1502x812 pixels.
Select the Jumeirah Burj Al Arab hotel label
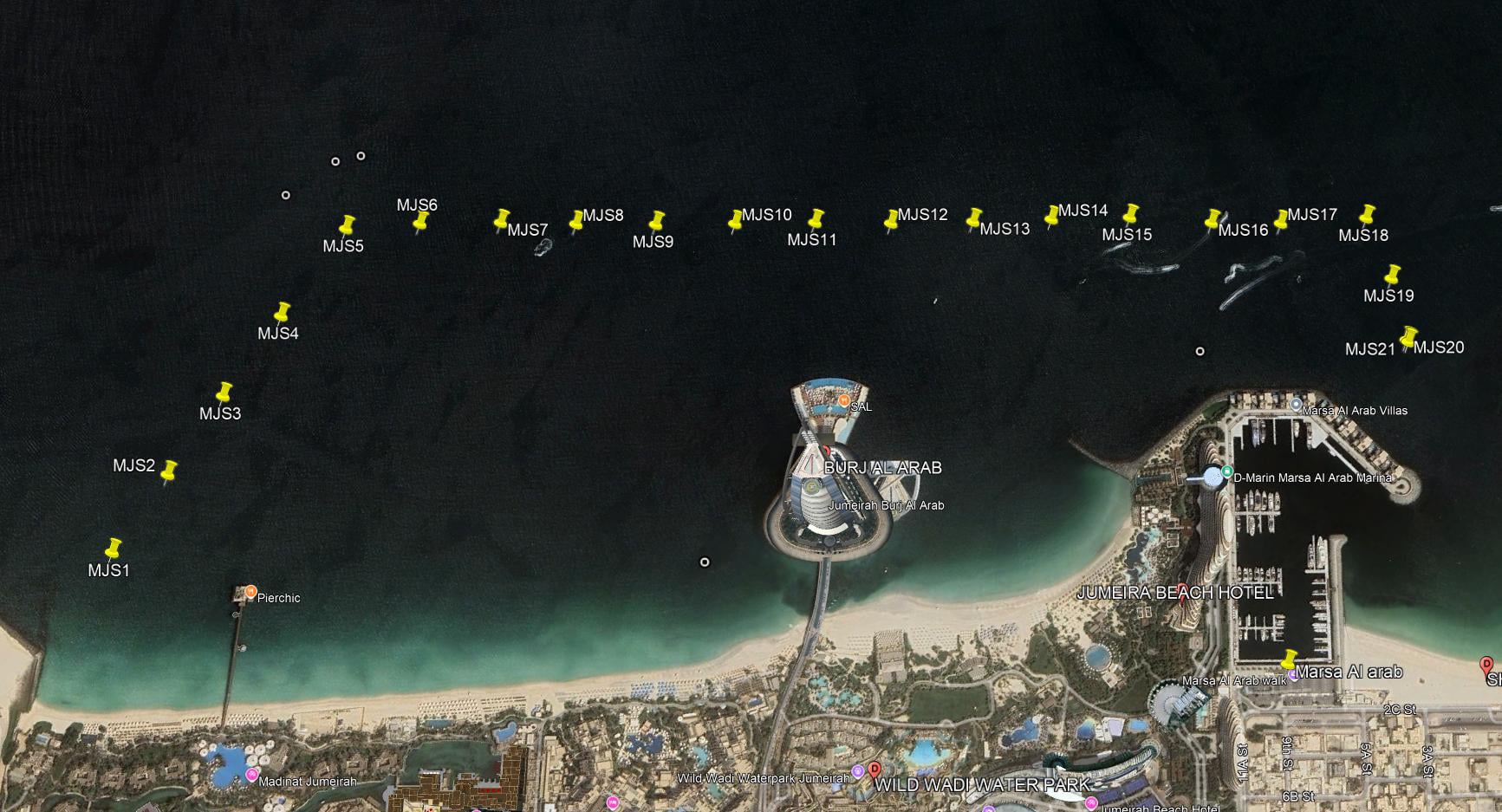point(886,505)
